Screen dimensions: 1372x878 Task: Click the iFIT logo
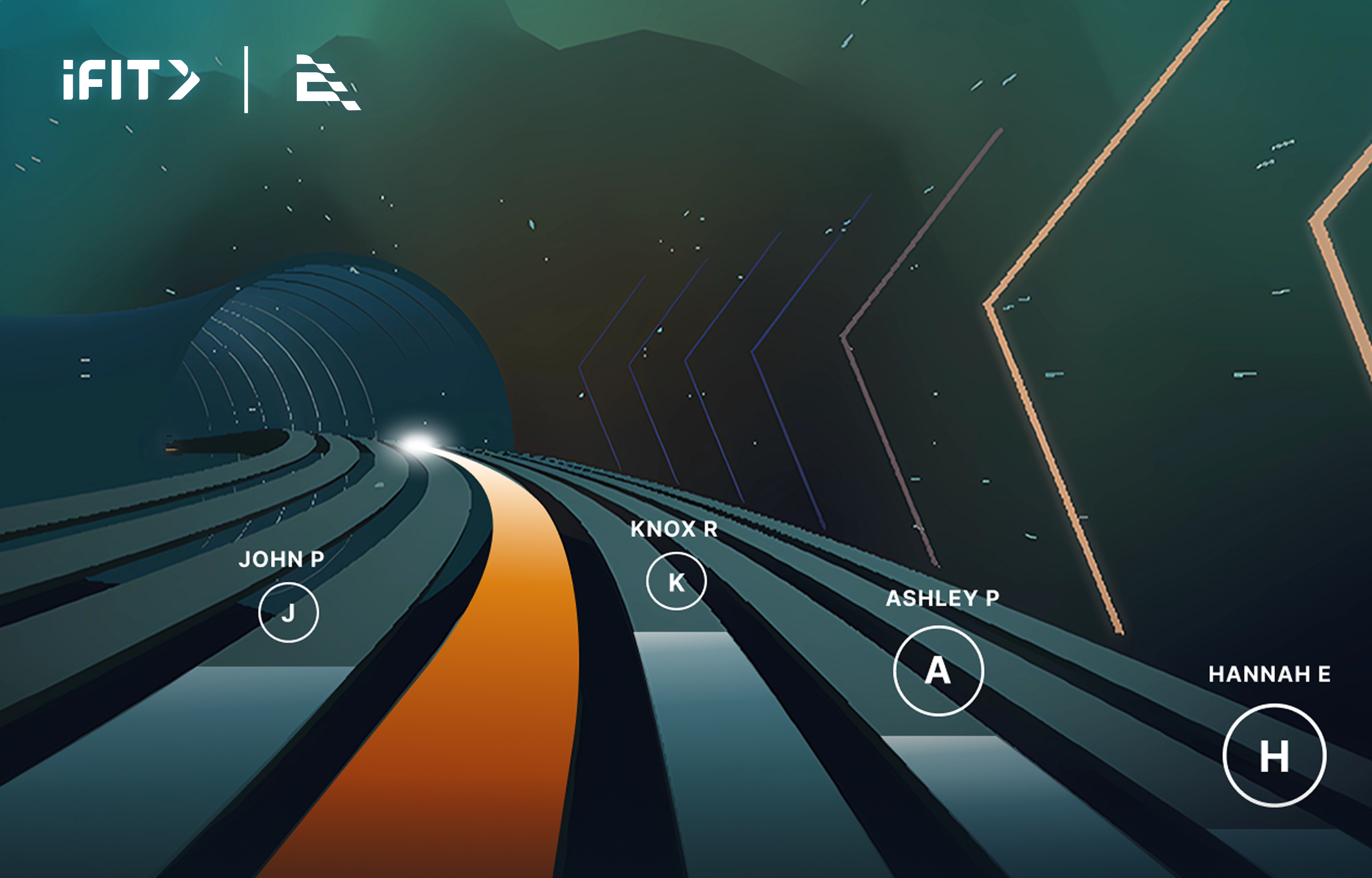click(131, 80)
